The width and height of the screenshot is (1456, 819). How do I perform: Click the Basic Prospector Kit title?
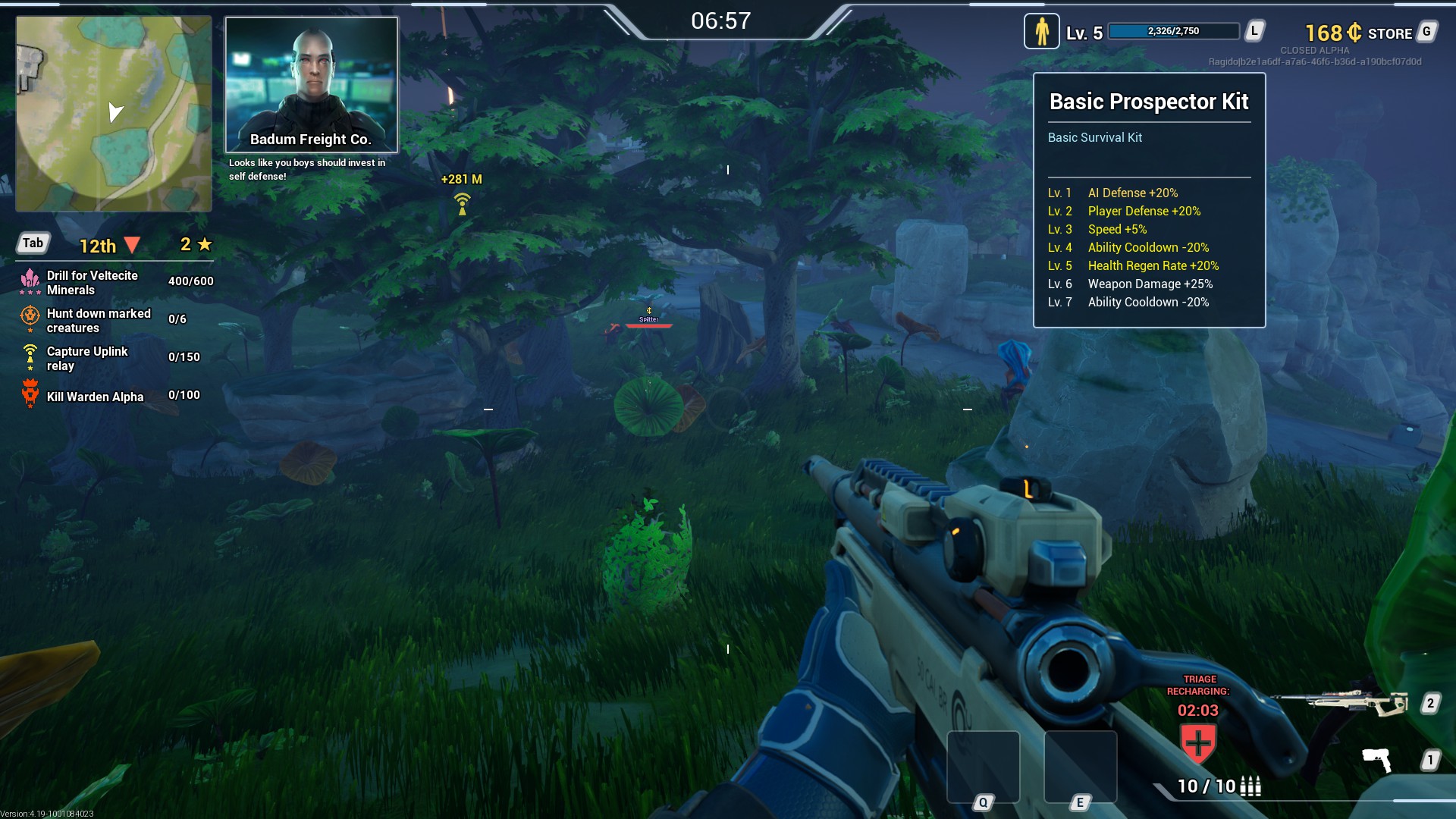click(1148, 102)
